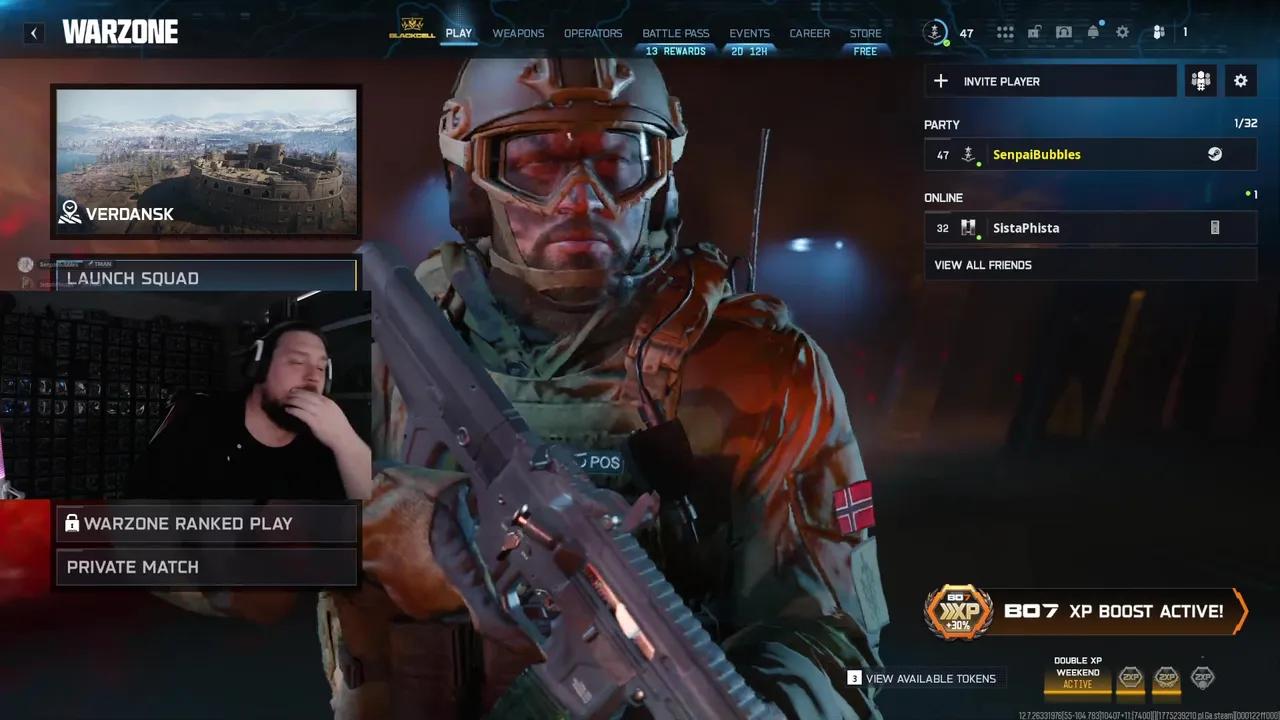
Task: Open the screenshot capture icon in top bar
Action: point(1064,32)
